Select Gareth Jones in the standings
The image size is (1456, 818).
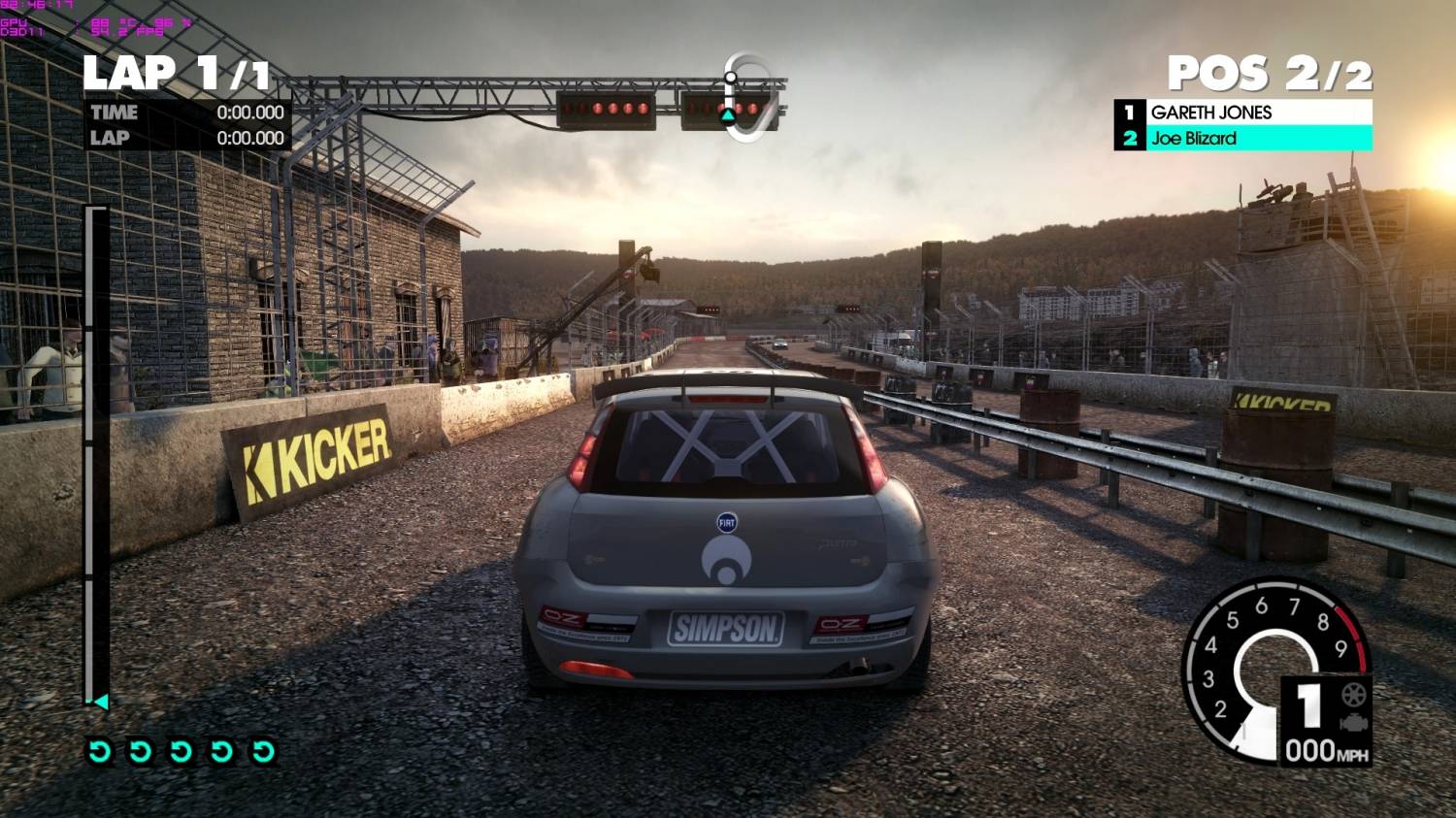click(1243, 113)
